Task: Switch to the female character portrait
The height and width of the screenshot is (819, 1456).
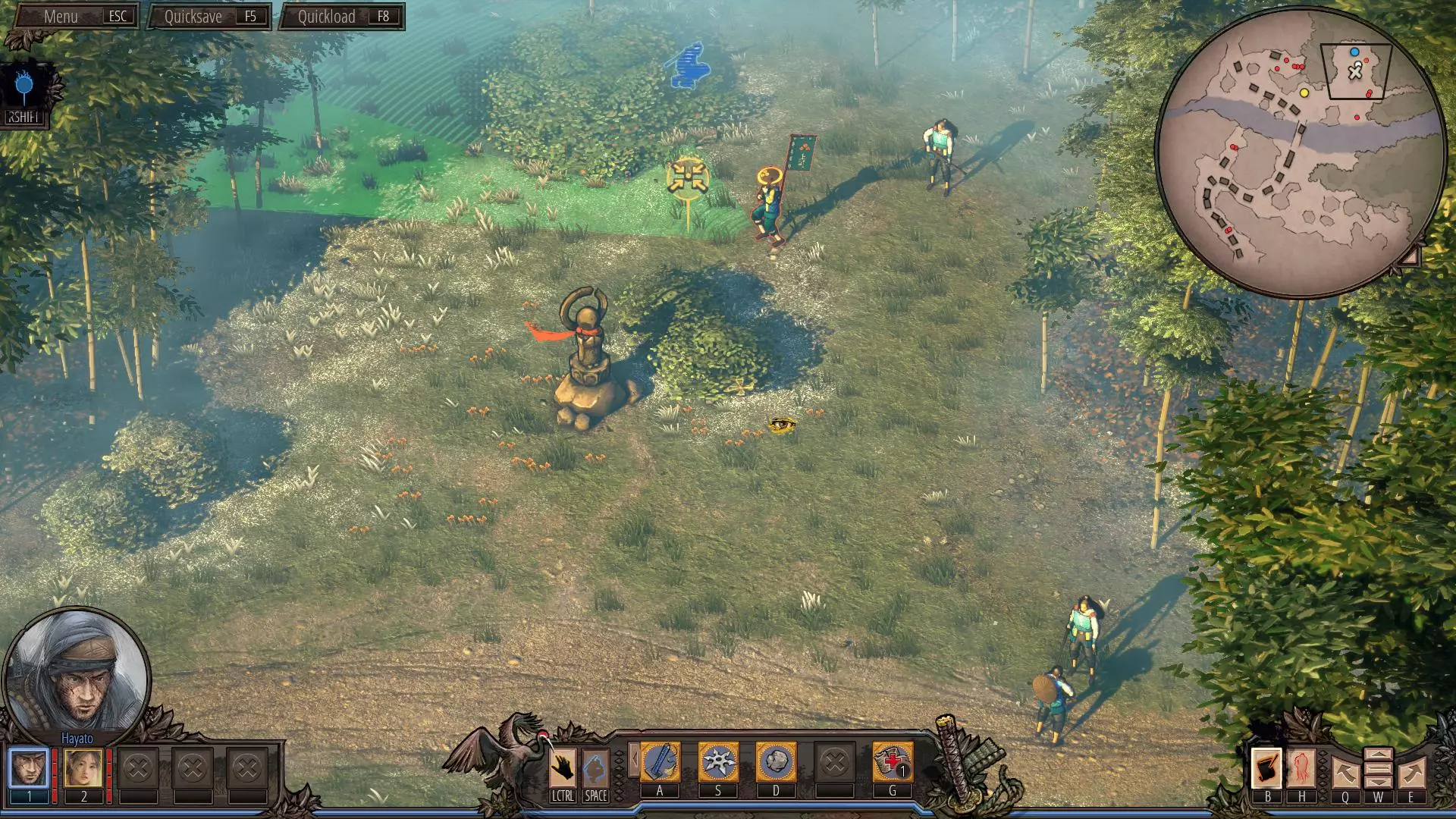Action: 83,767
